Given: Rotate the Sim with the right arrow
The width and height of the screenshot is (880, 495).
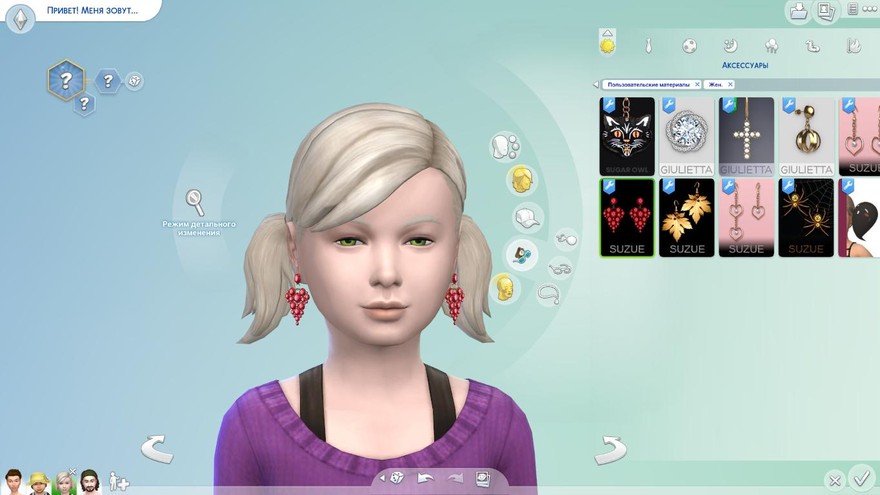Looking at the screenshot, I should 609,449.
